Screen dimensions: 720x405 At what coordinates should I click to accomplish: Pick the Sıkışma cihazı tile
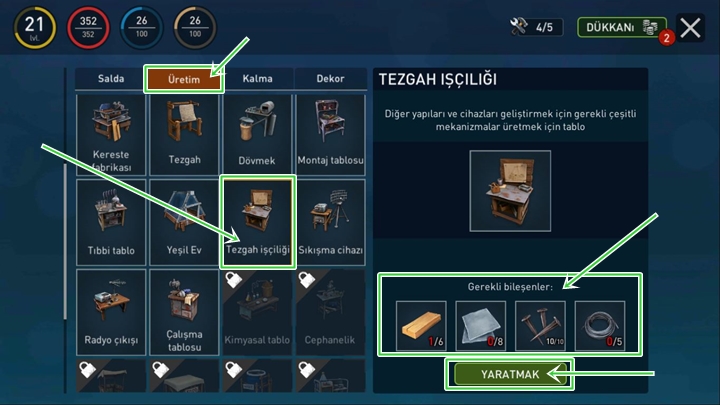pos(331,220)
